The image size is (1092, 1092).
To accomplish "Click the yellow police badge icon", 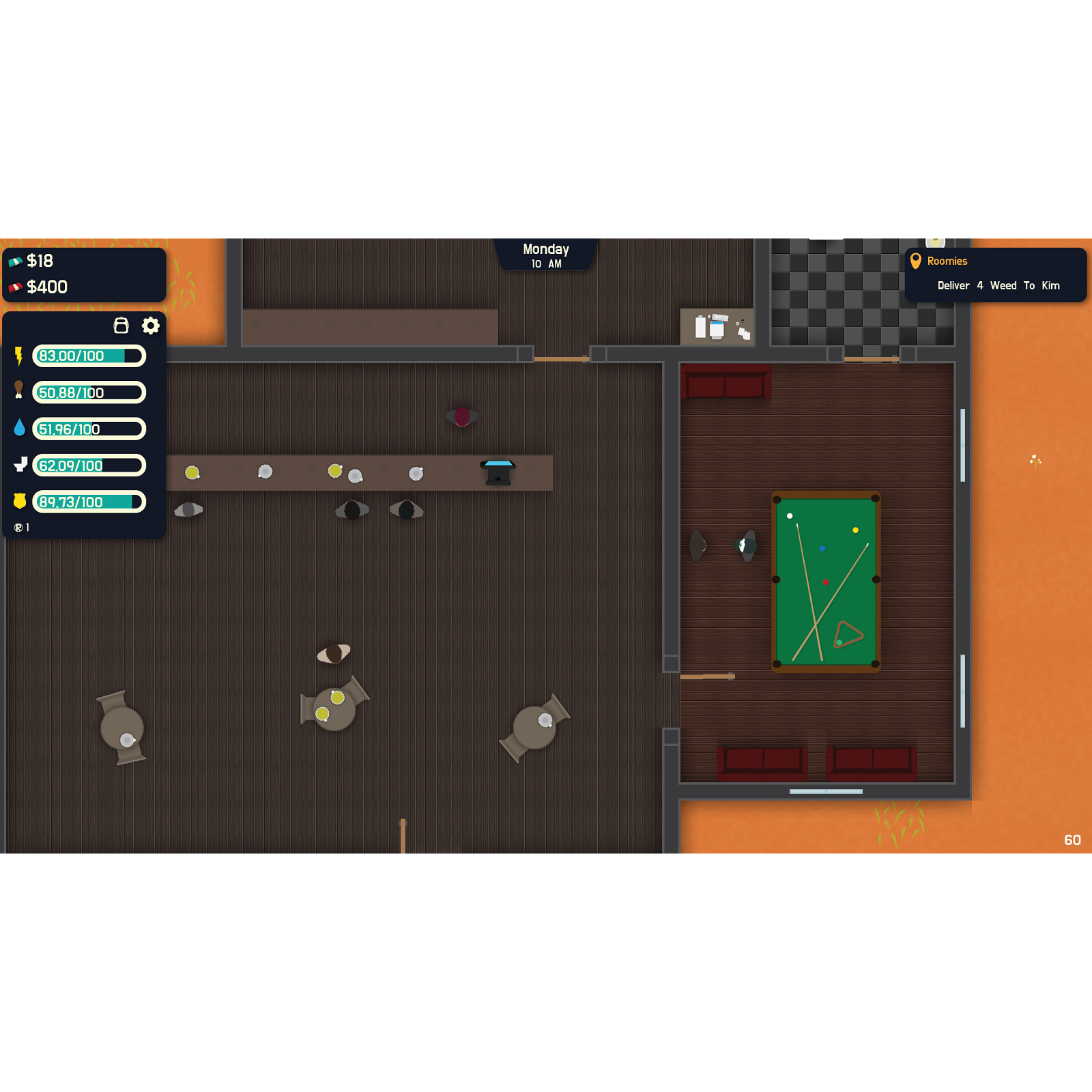I will pos(20,502).
